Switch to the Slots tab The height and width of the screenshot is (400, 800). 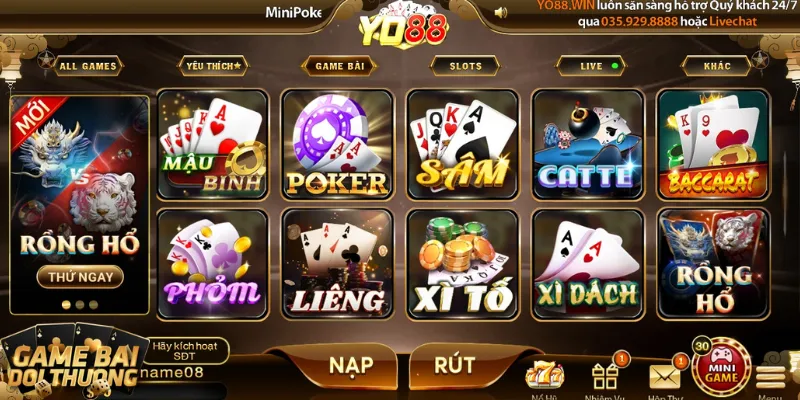[x=465, y=66]
